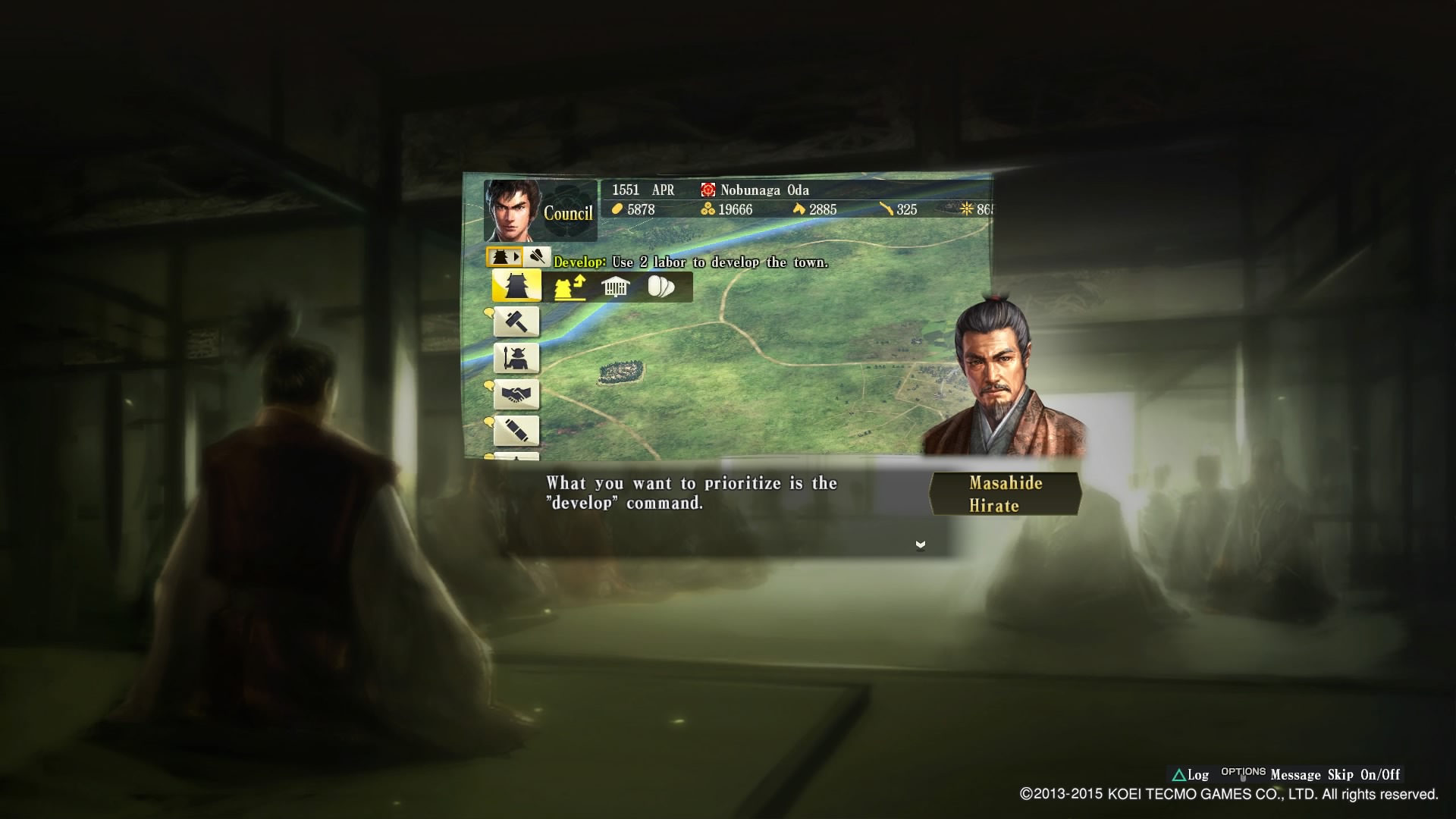Click the chevron to advance dialogue

click(920, 544)
